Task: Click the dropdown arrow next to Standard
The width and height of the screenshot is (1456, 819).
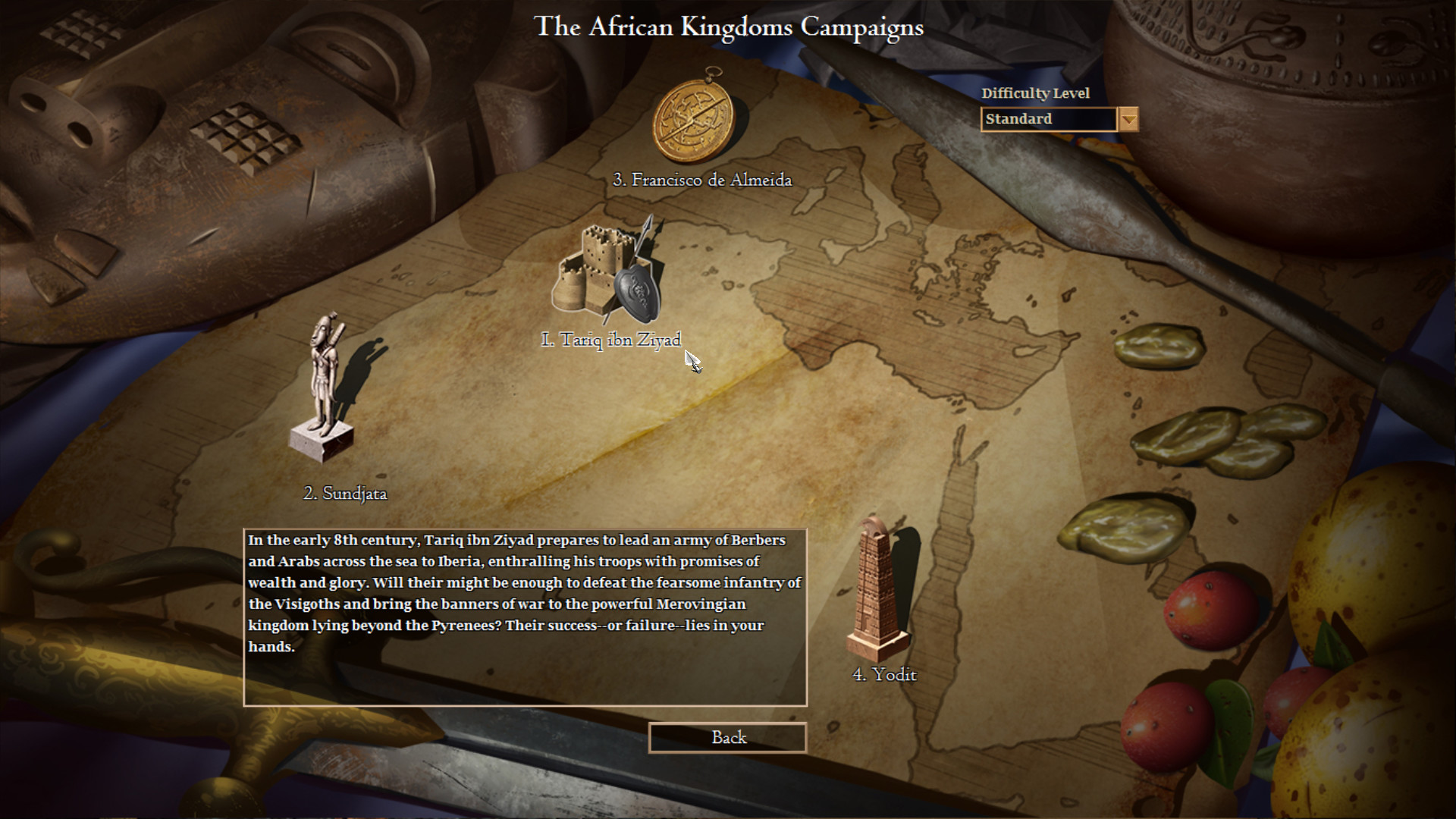Action: coord(1128,120)
